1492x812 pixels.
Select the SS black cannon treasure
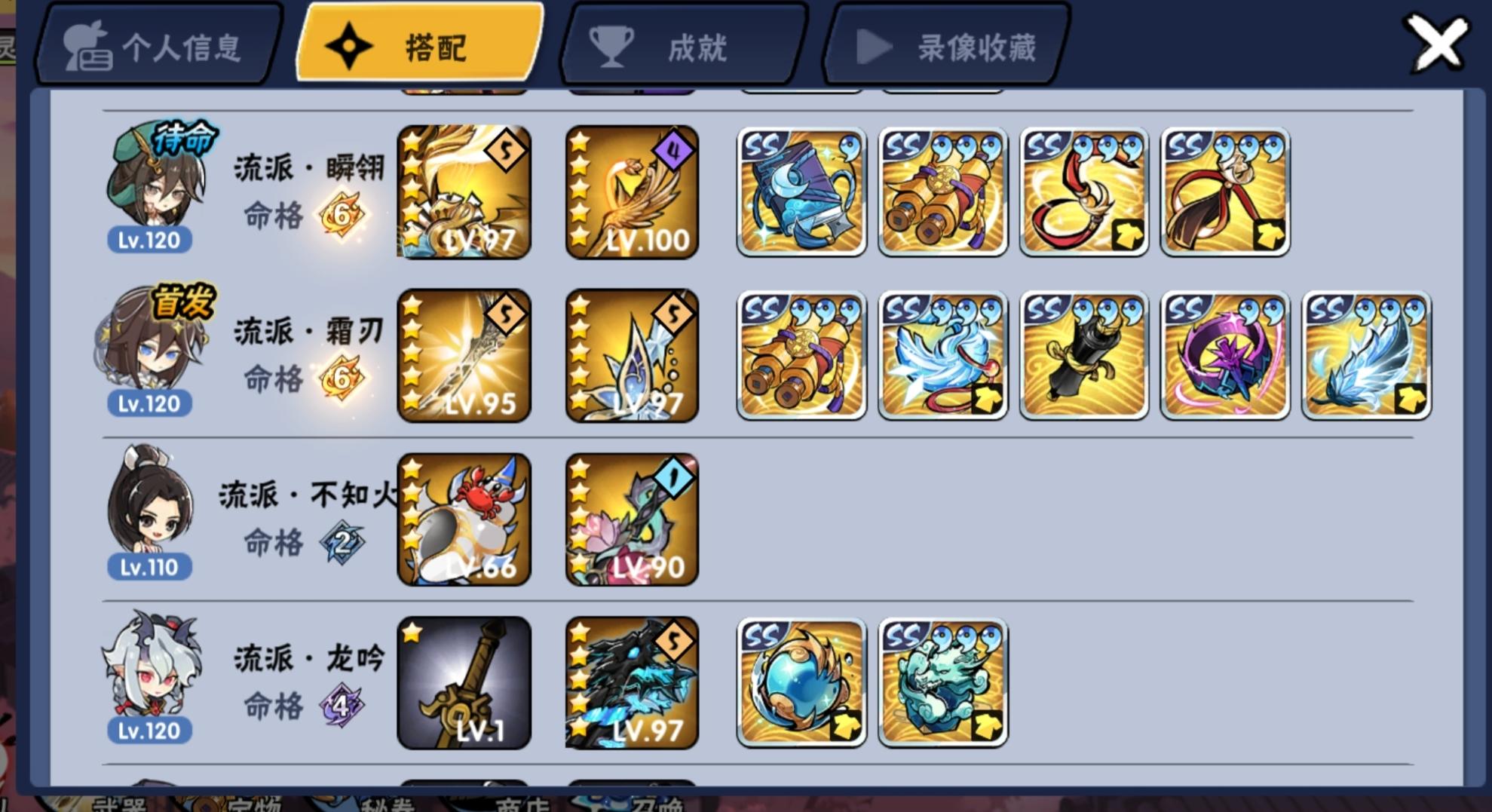(1081, 355)
